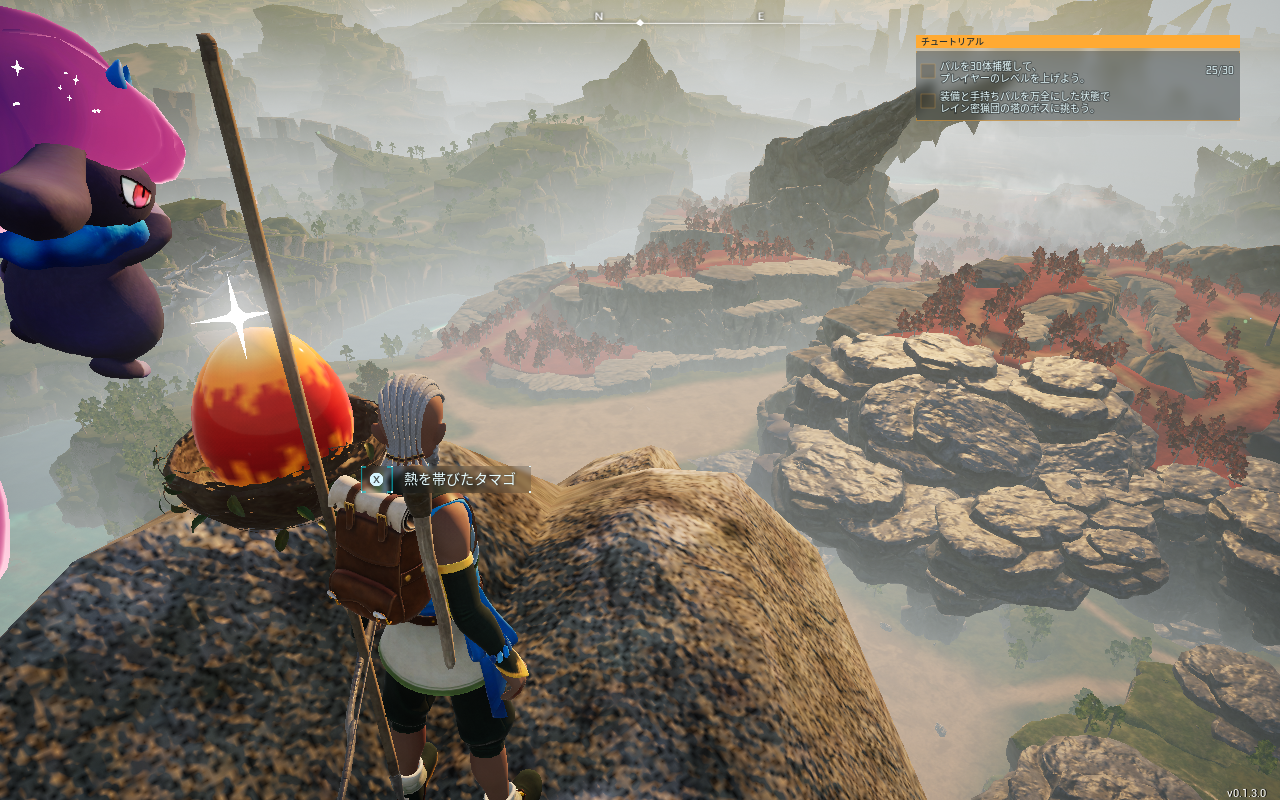Check the capture 30 Pals objective box
Image resolution: width=1280 pixels, height=800 pixels.
pyautogui.click(x=929, y=71)
